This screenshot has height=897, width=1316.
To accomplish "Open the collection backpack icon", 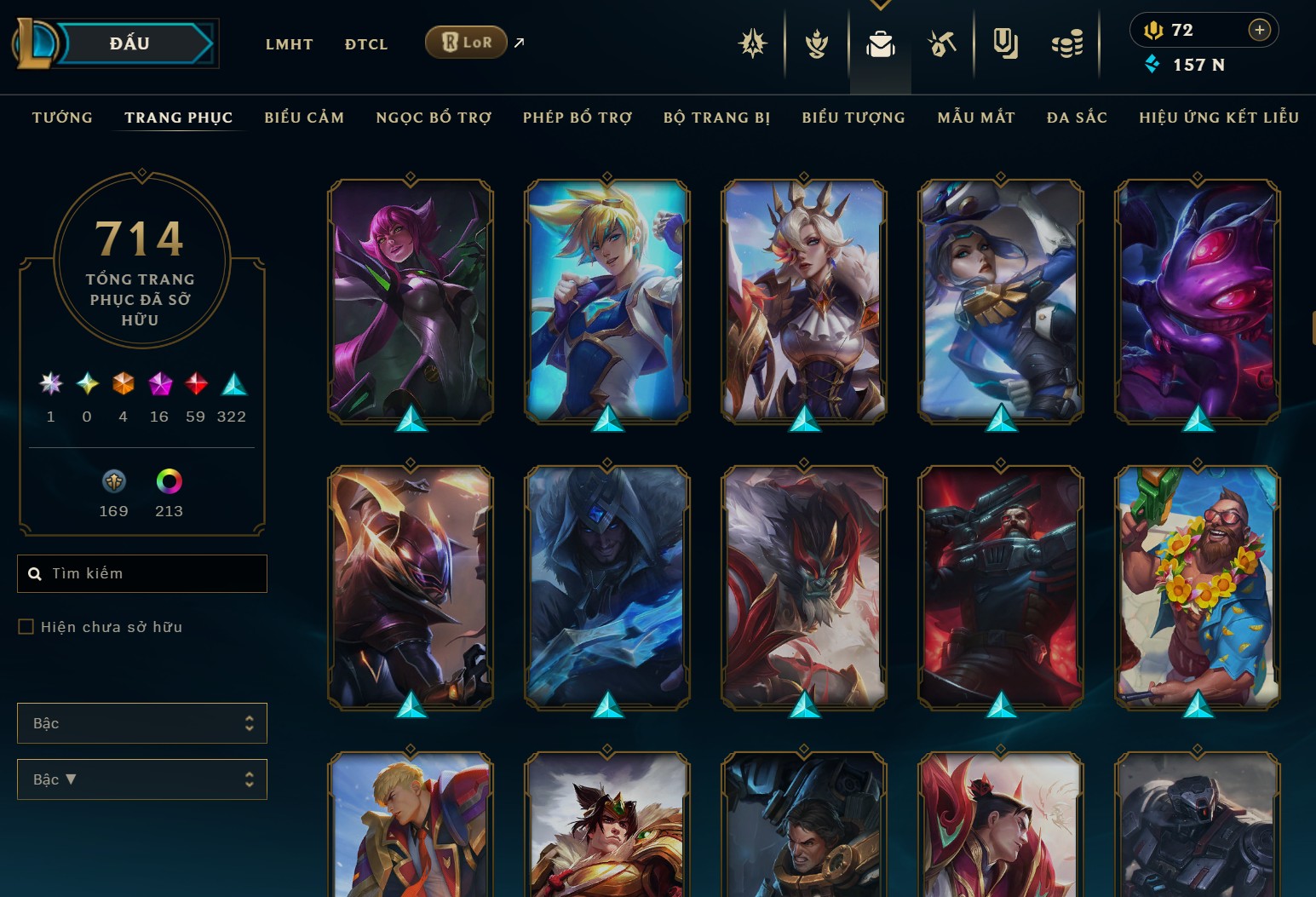I will tap(880, 43).
